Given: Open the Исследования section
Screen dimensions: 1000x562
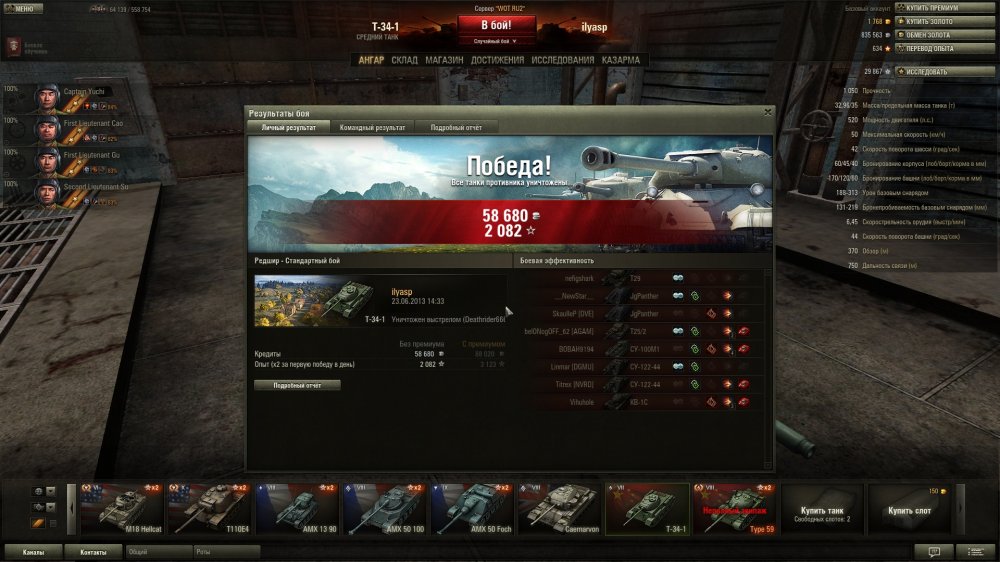Looking at the screenshot, I should coord(563,60).
